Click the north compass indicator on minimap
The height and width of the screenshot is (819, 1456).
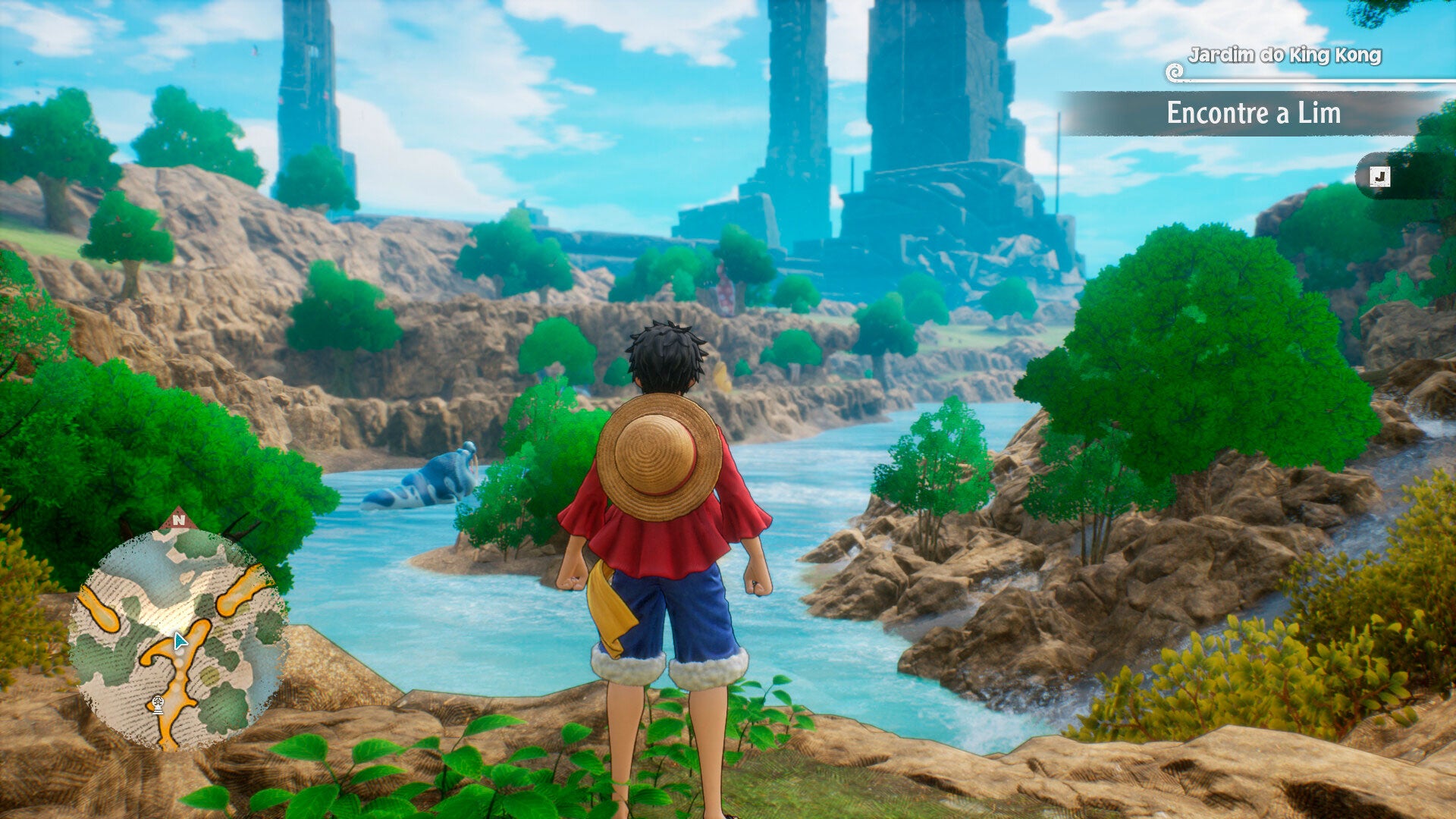(178, 519)
